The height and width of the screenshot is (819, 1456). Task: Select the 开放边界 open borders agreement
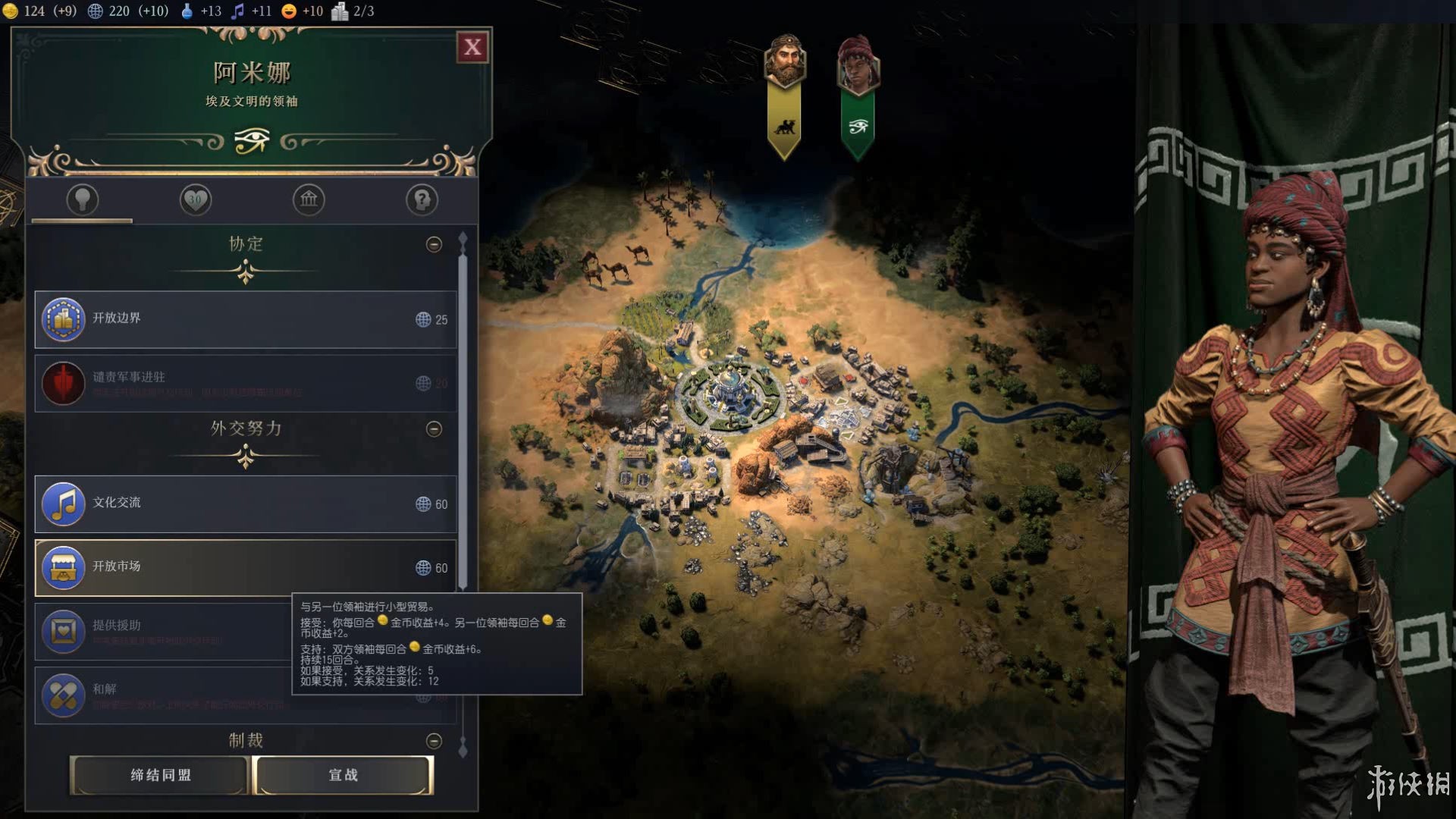245,319
